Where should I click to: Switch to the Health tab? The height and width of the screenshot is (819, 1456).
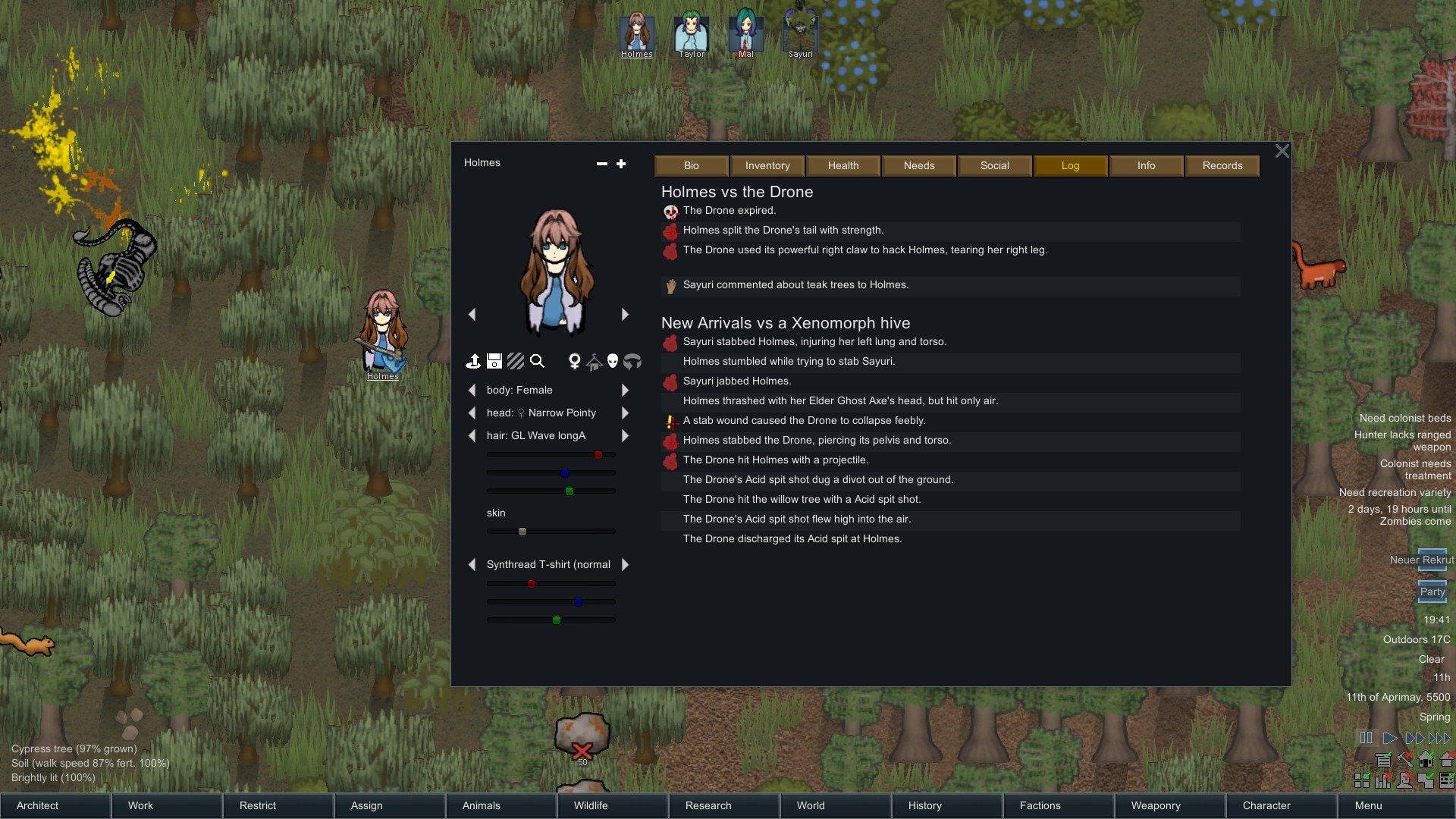click(x=843, y=165)
